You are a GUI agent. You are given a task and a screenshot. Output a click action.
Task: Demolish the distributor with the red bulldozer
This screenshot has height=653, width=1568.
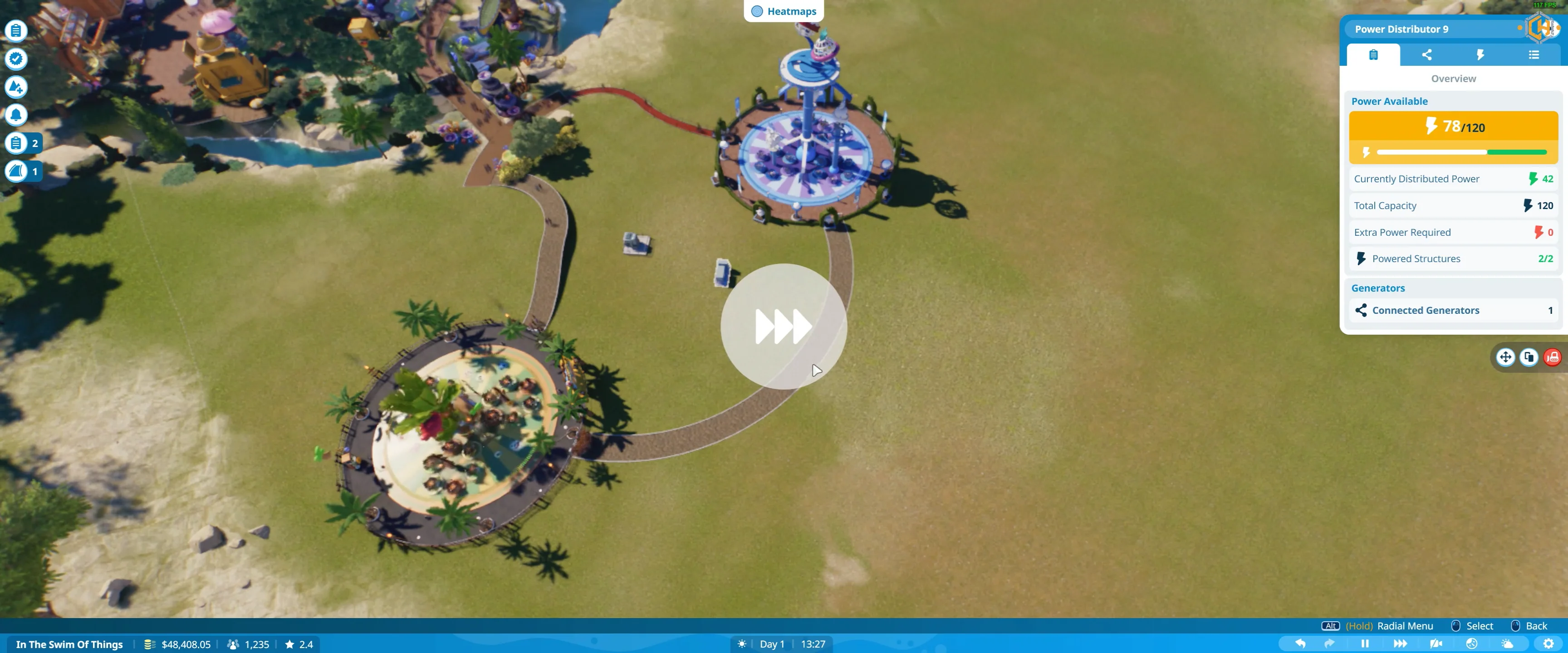(1553, 357)
